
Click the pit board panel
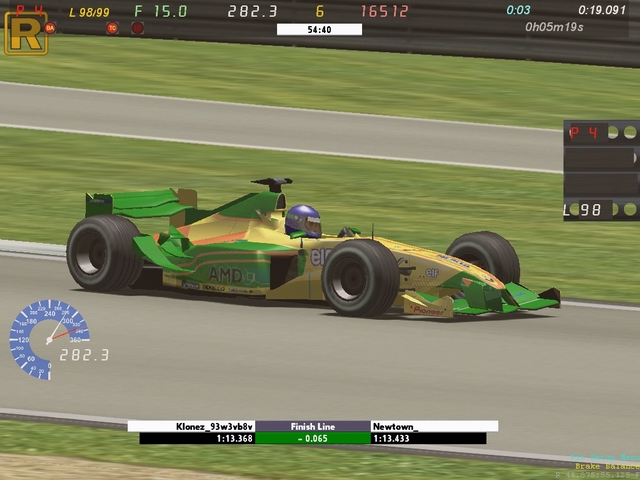600,170
